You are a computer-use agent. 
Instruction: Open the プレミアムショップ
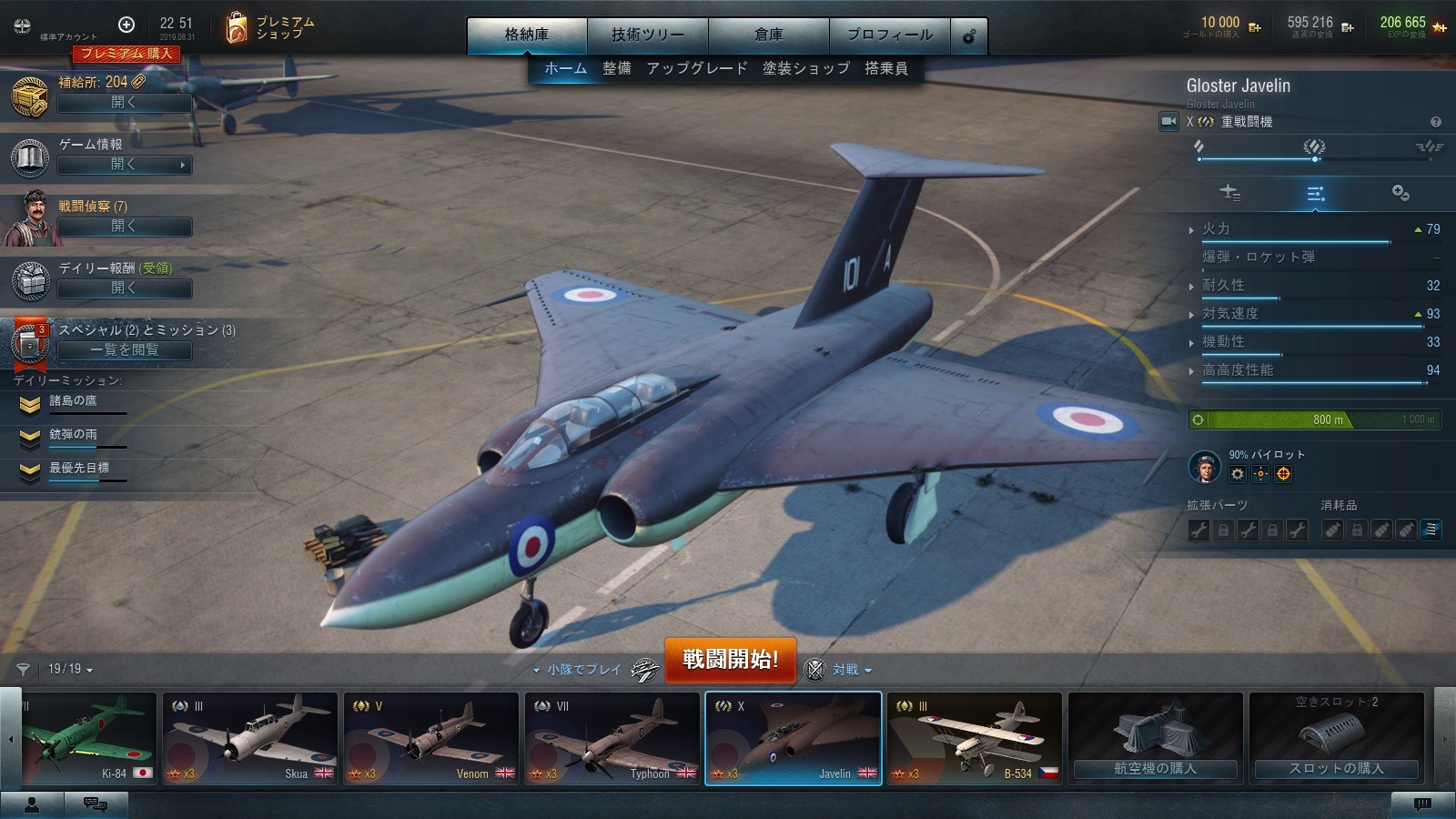[x=270, y=28]
